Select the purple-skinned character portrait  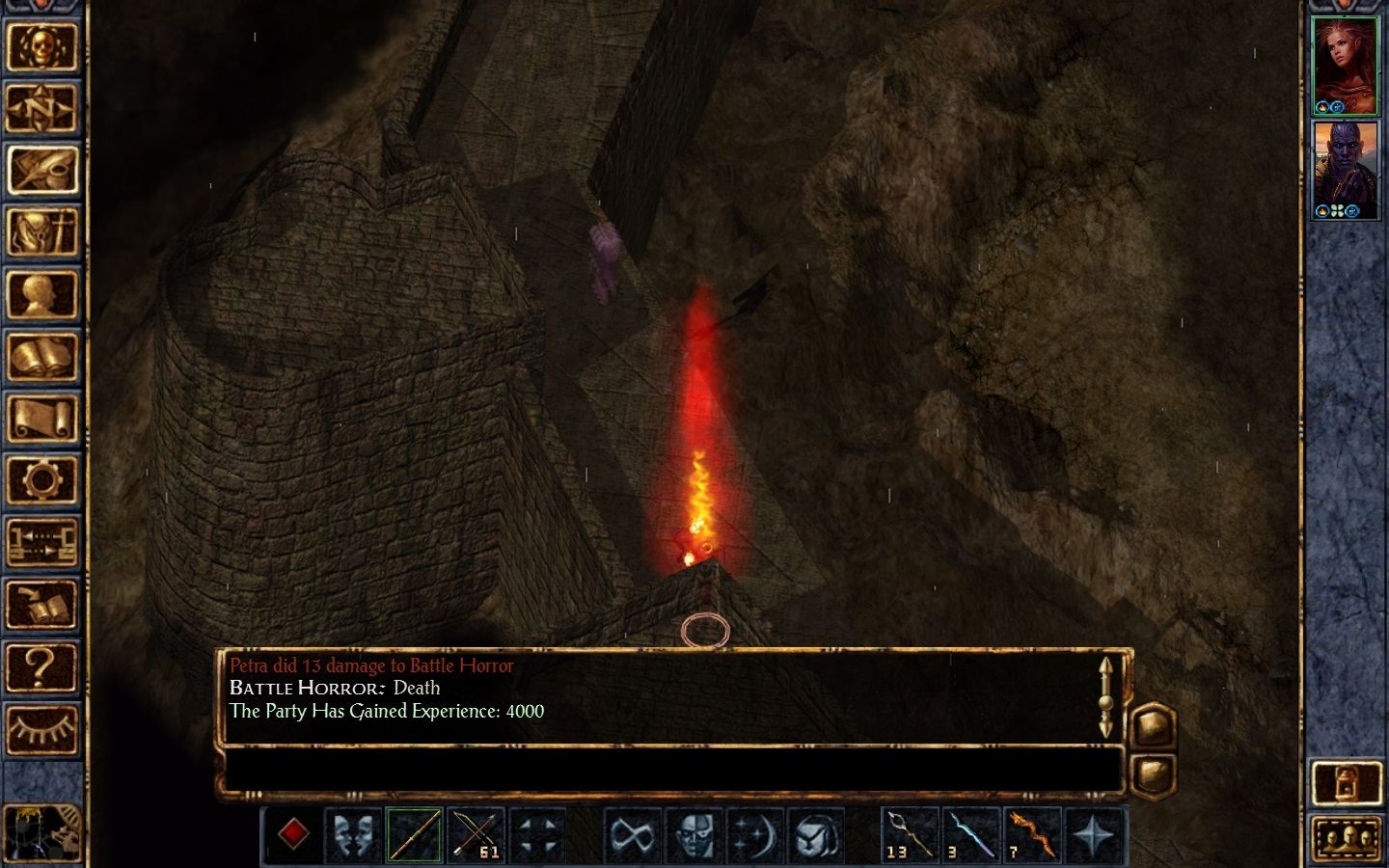point(1346,170)
